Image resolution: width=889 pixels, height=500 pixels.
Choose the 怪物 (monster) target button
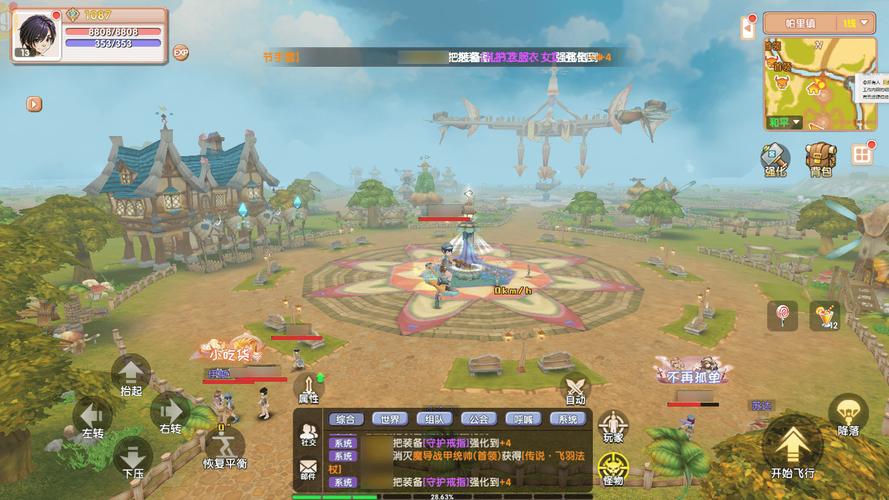[x=612, y=468]
